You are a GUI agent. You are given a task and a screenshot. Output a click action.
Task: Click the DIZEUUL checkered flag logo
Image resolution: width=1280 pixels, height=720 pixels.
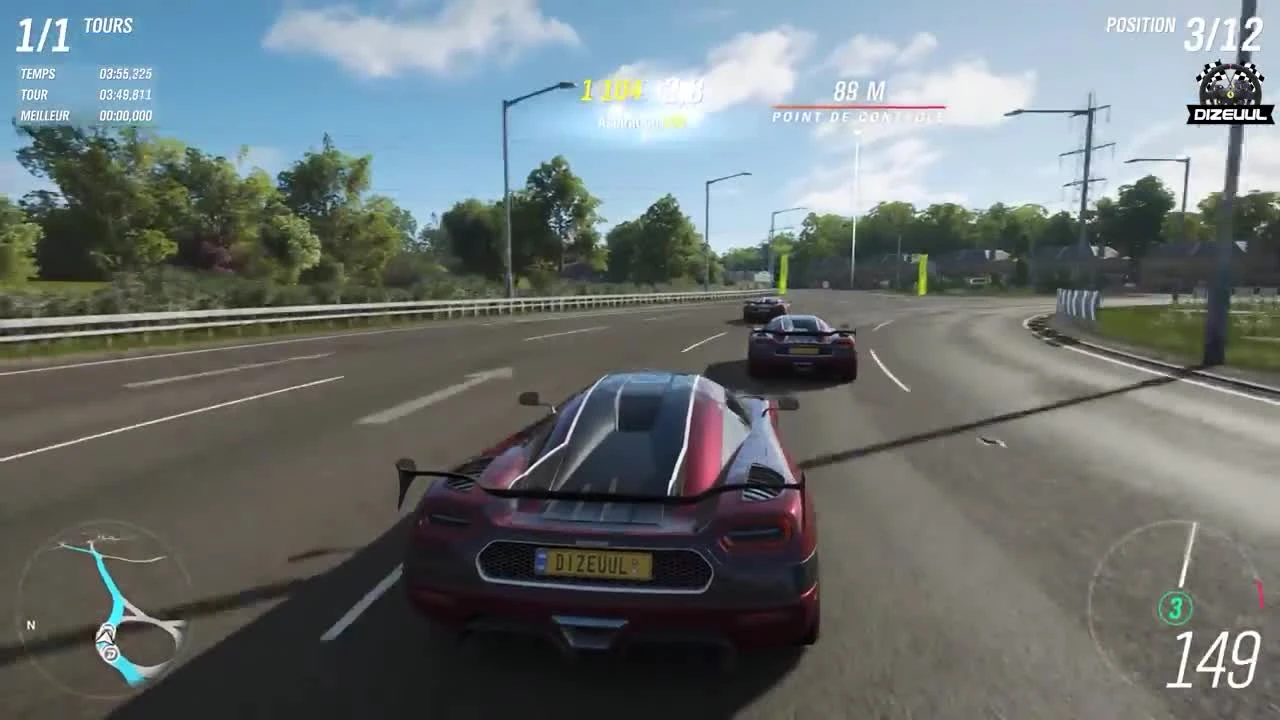1228,90
